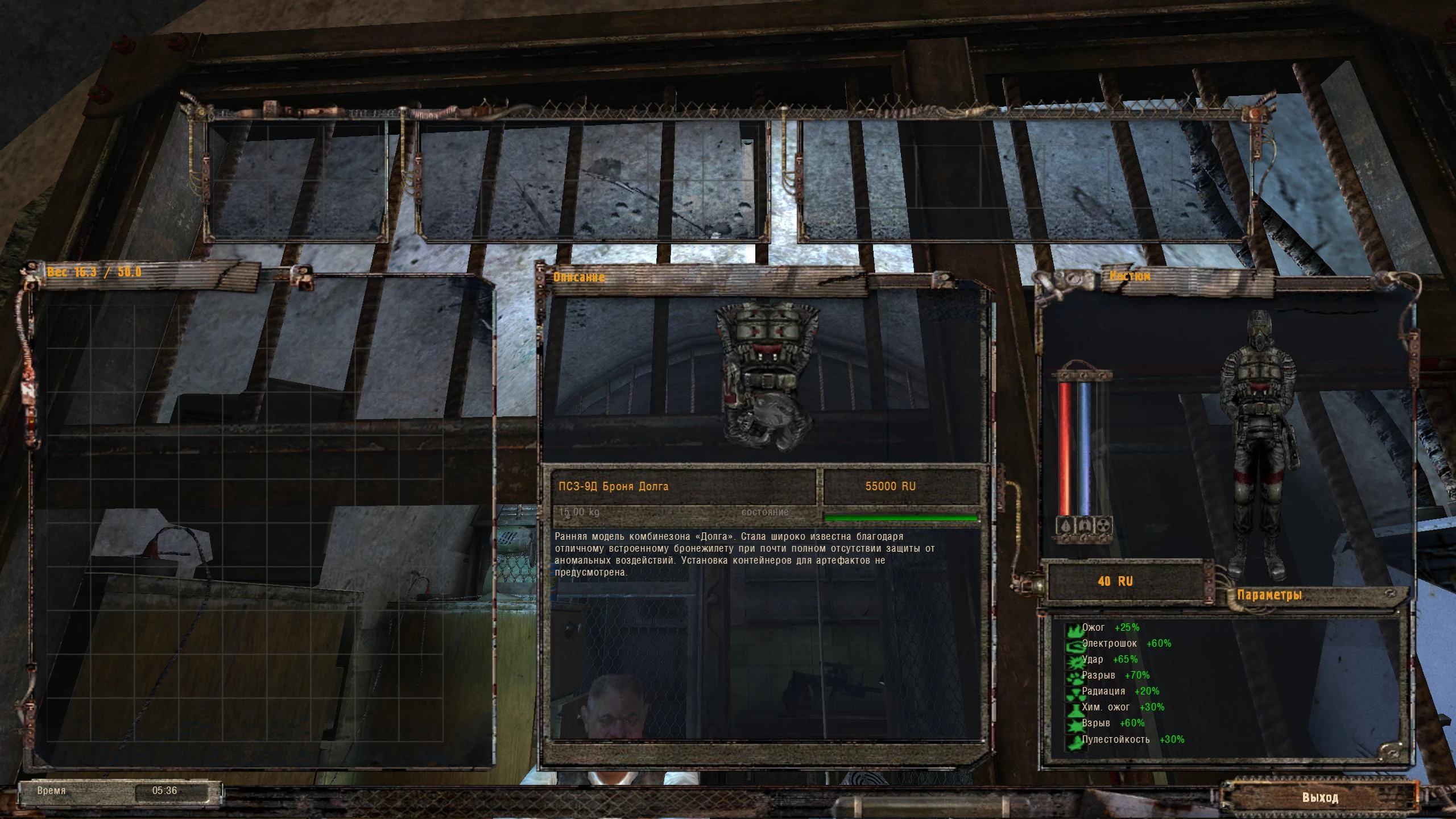This screenshot has width=1456, height=819.
Task: Switch focus to the Описание panel
Action: [579, 278]
